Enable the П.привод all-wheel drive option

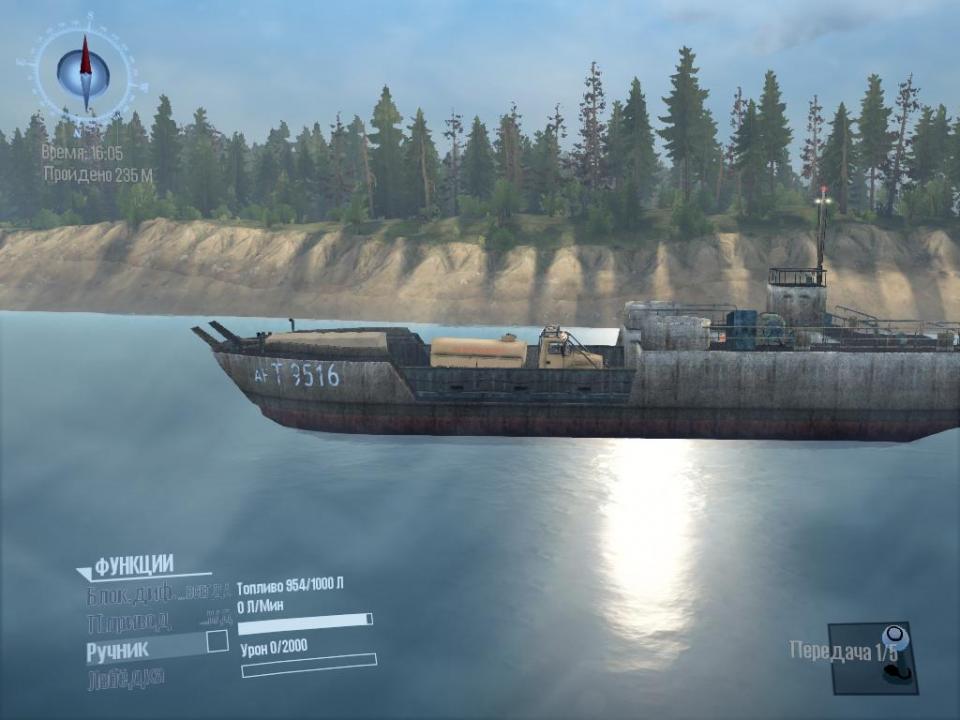[x=130, y=622]
